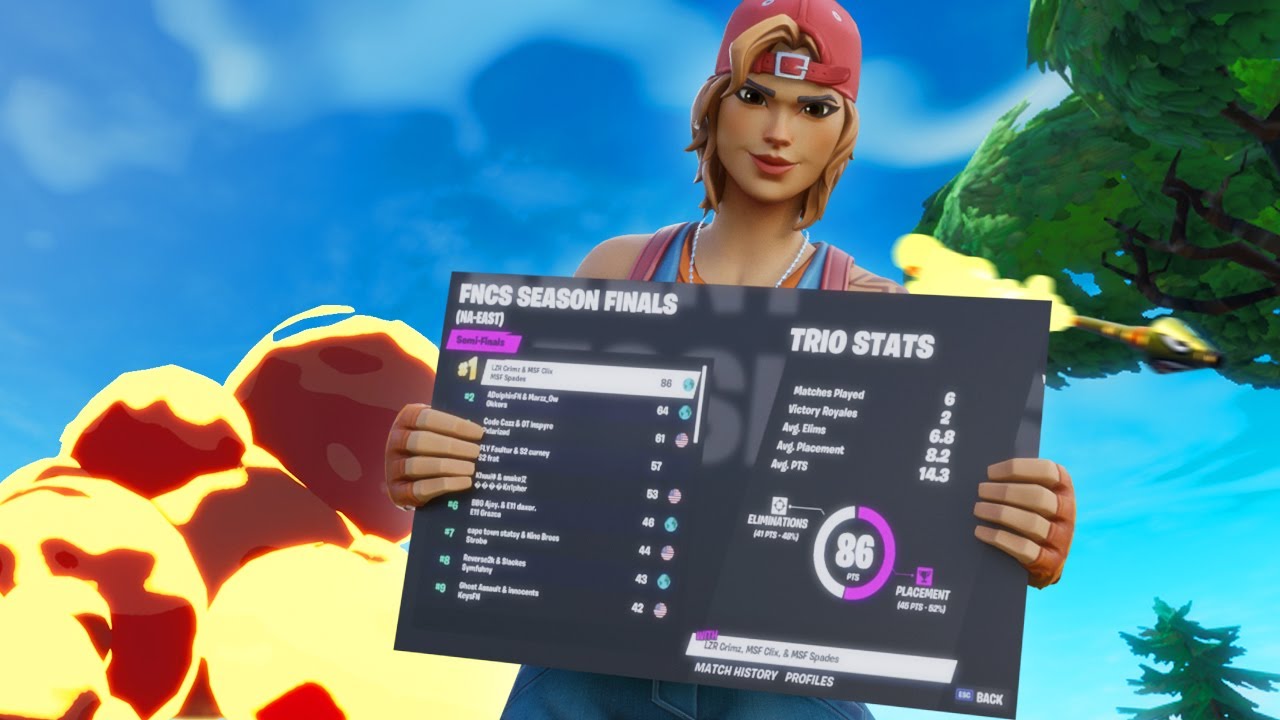Click the US flag beside Code Cazz's 61 points
This screenshot has height=720, width=1280.
click(681, 441)
